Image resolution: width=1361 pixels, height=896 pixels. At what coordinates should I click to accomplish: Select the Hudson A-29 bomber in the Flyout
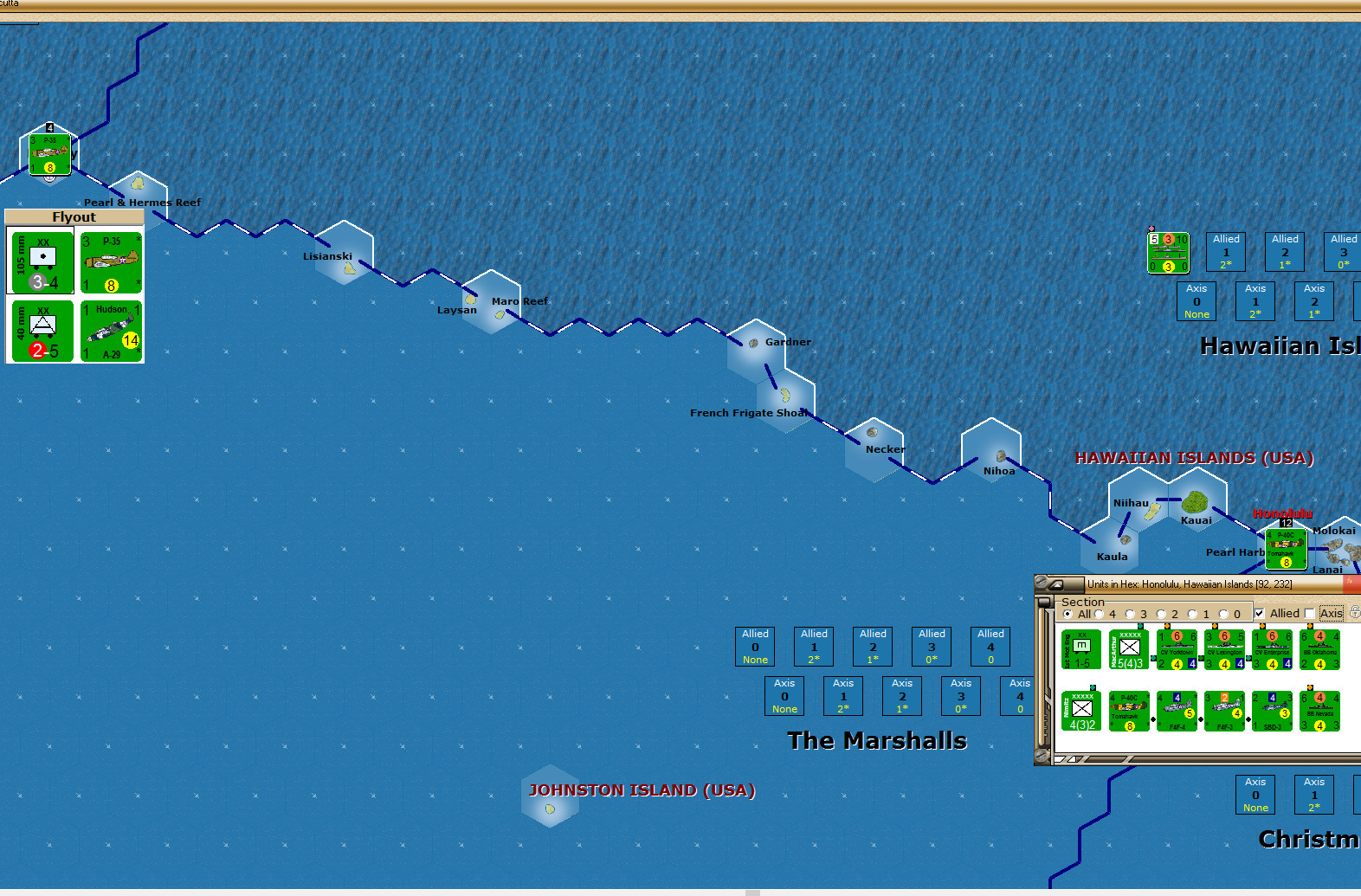tap(111, 331)
